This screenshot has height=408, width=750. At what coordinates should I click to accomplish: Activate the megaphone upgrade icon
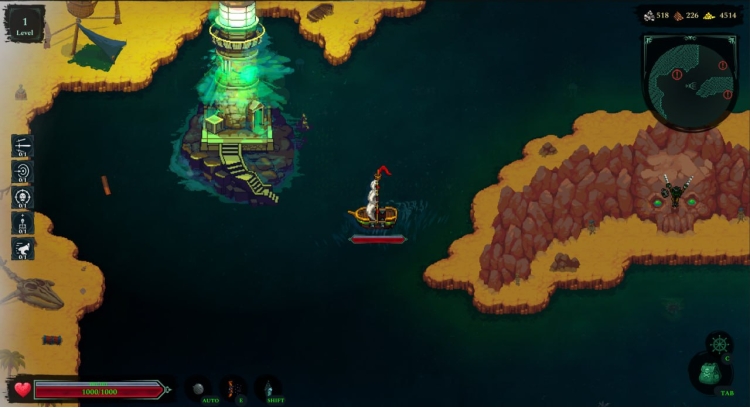(22, 249)
